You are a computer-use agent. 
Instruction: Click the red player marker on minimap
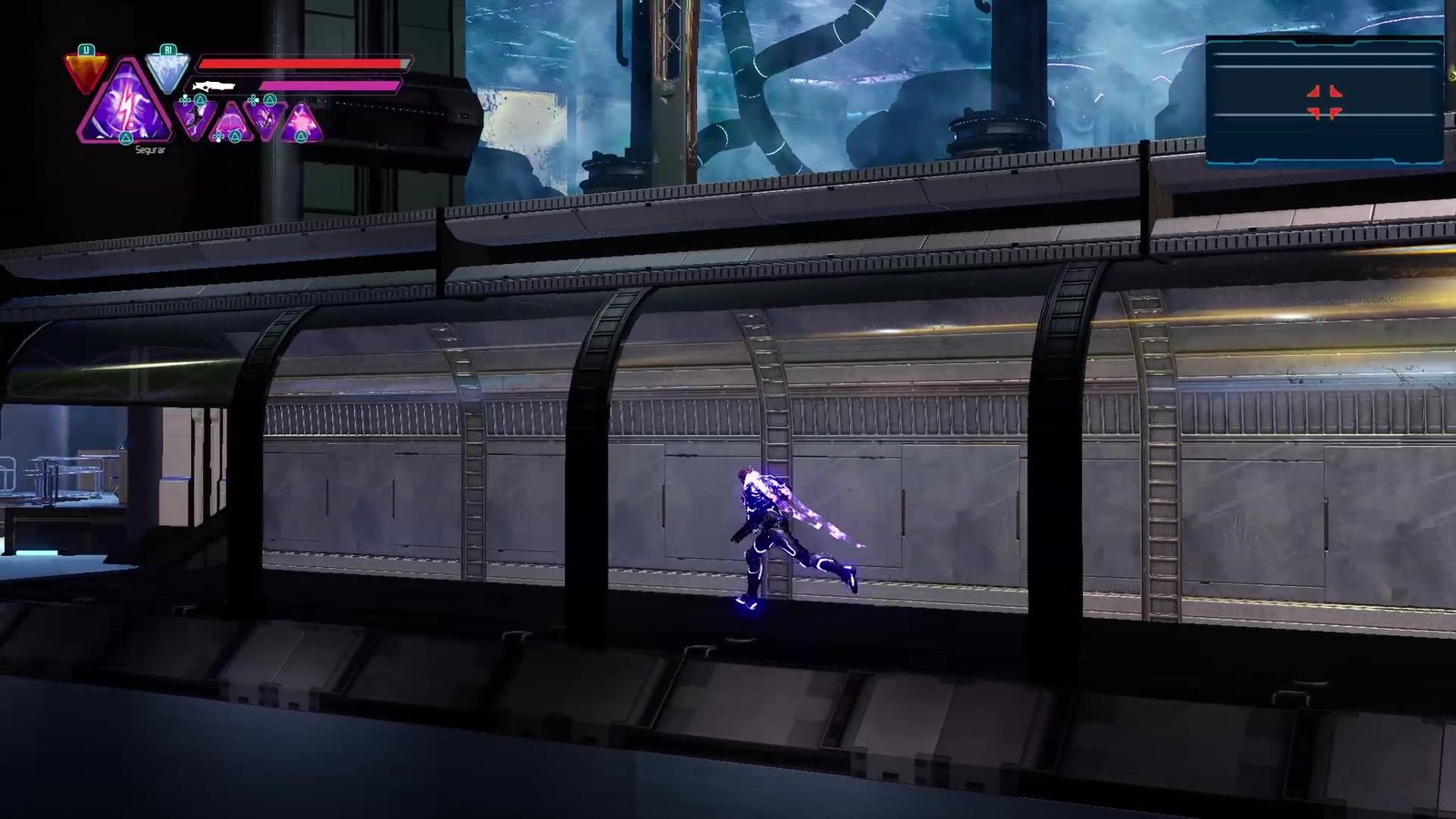(1324, 102)
